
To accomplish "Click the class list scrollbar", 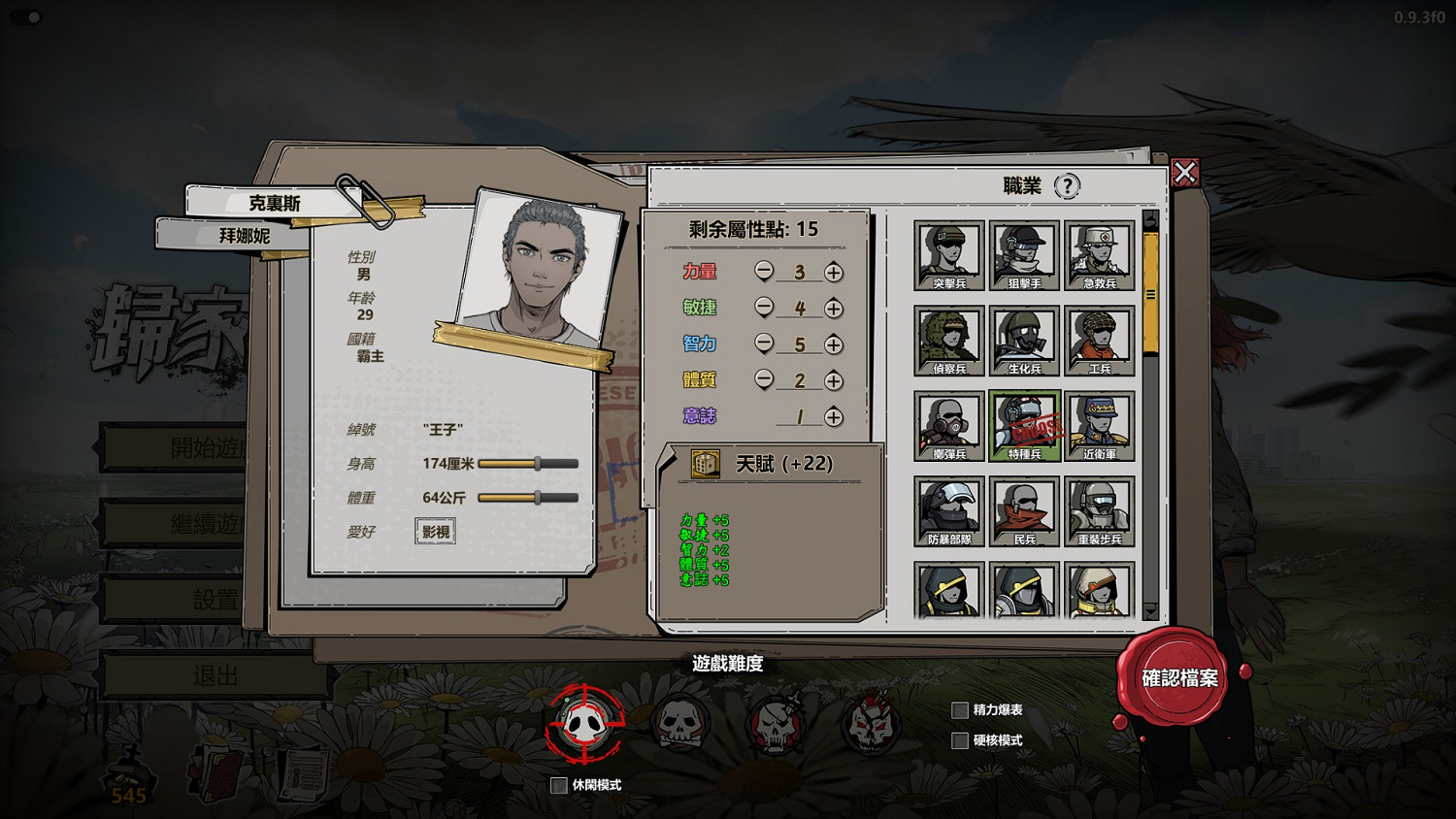I will coord(1151,291).
